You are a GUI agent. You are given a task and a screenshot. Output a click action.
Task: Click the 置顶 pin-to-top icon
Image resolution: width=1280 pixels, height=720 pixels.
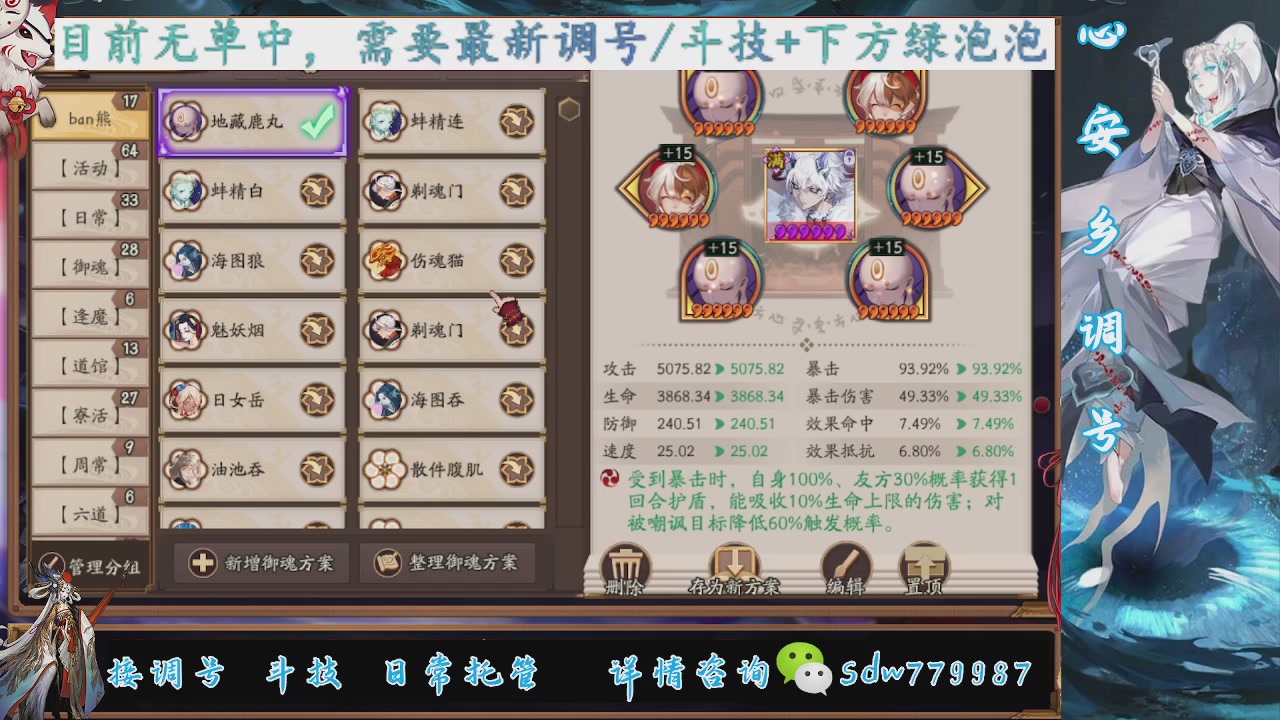(x=923, y=562)
